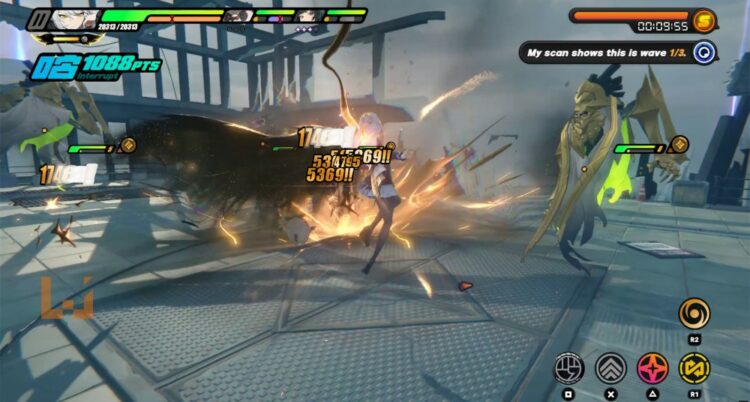Switch to the second squad member portrait
The height and width of the screenshot is (402, 750).
click(237, 16)
